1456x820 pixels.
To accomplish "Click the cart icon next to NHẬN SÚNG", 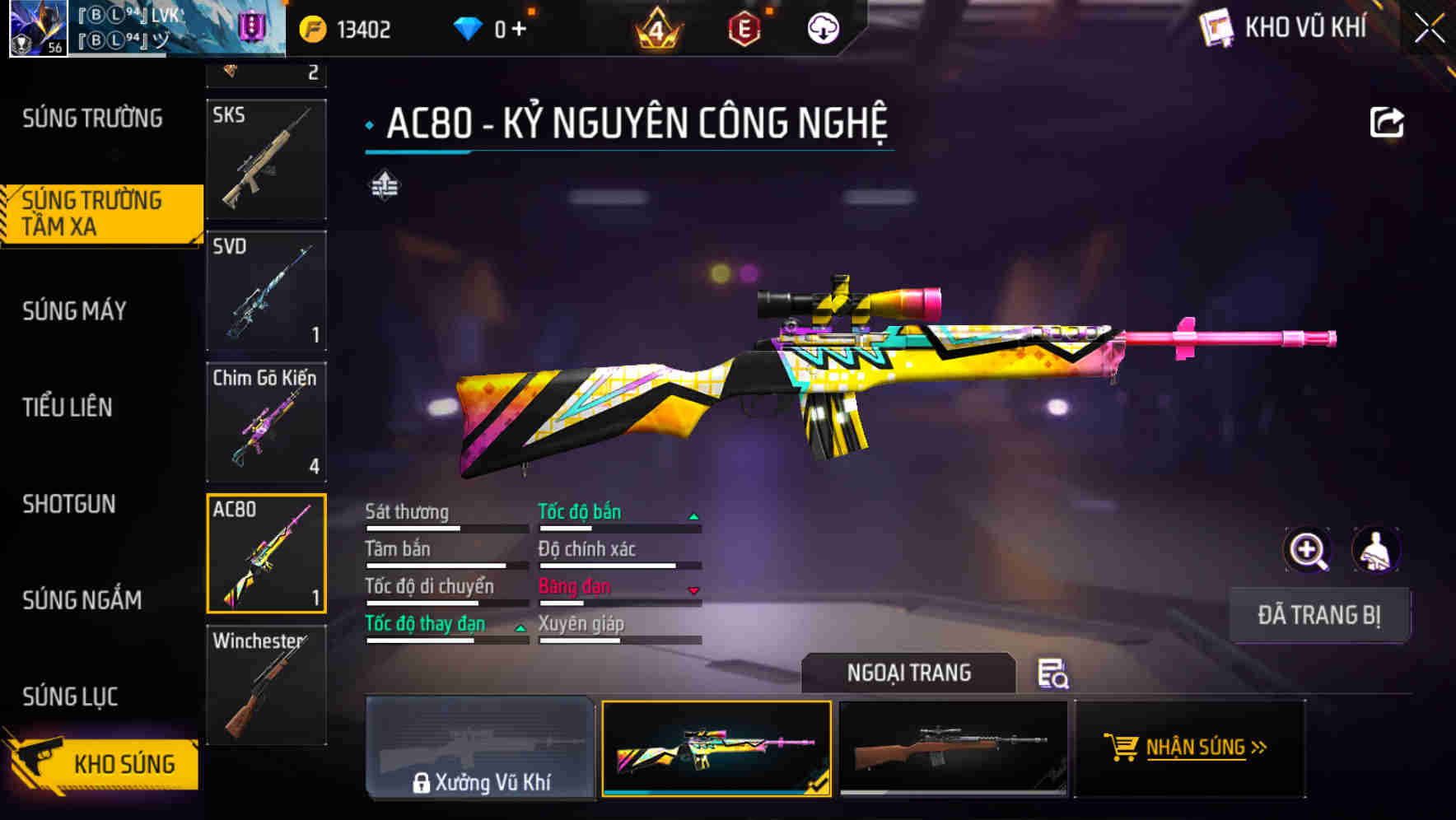I will 1123,748.
